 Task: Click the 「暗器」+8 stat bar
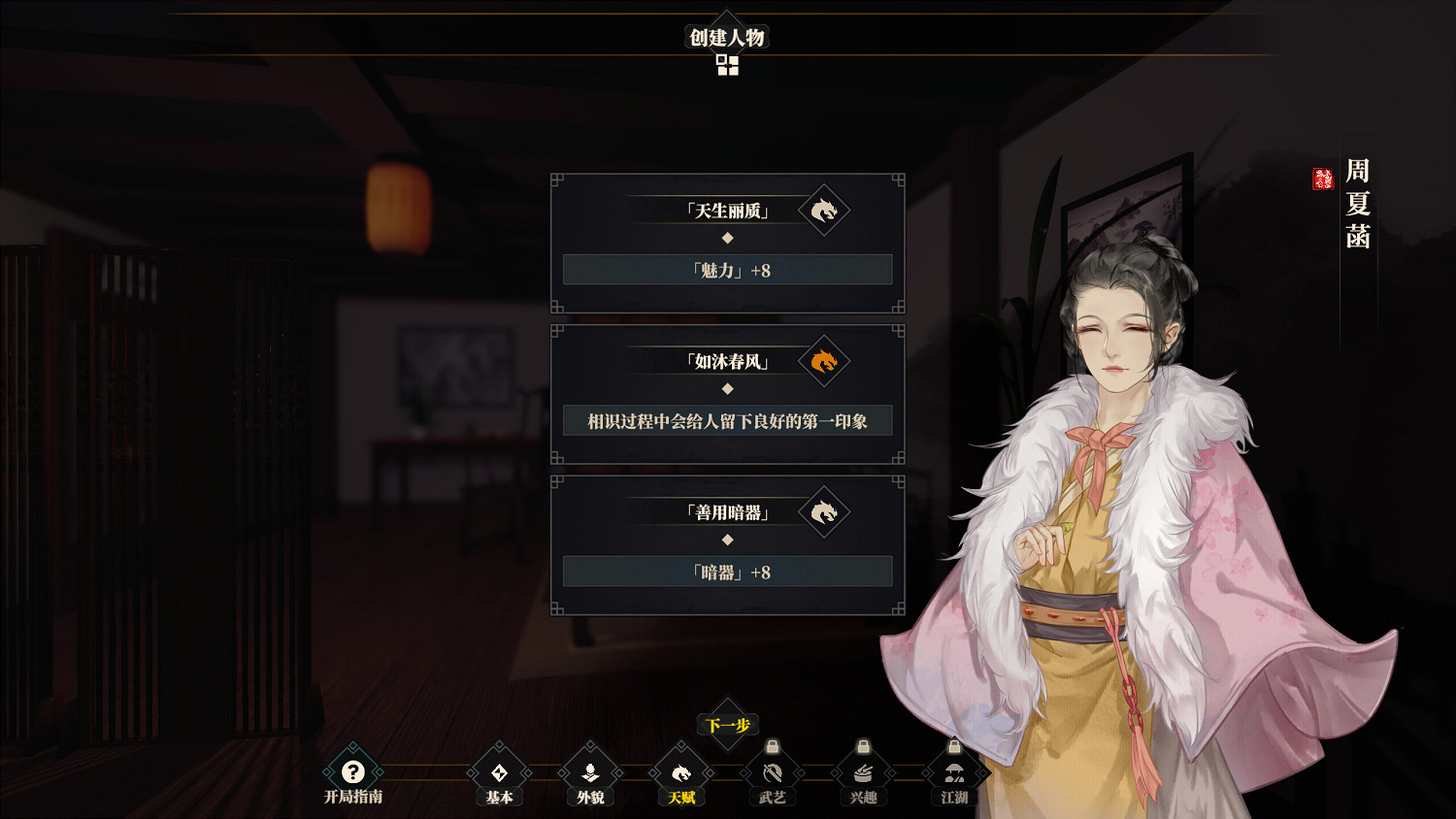[x=727, y=572]
